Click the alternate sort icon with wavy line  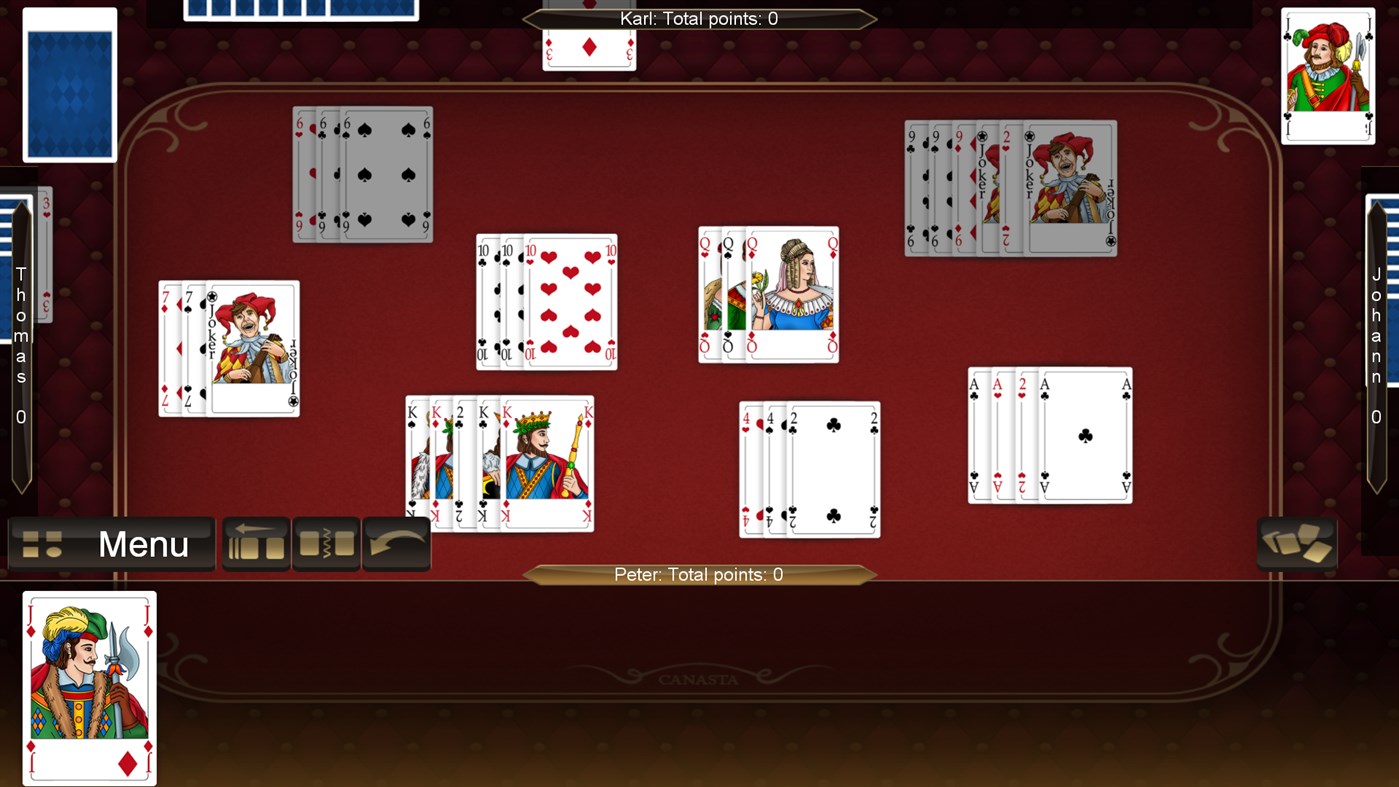326,543
